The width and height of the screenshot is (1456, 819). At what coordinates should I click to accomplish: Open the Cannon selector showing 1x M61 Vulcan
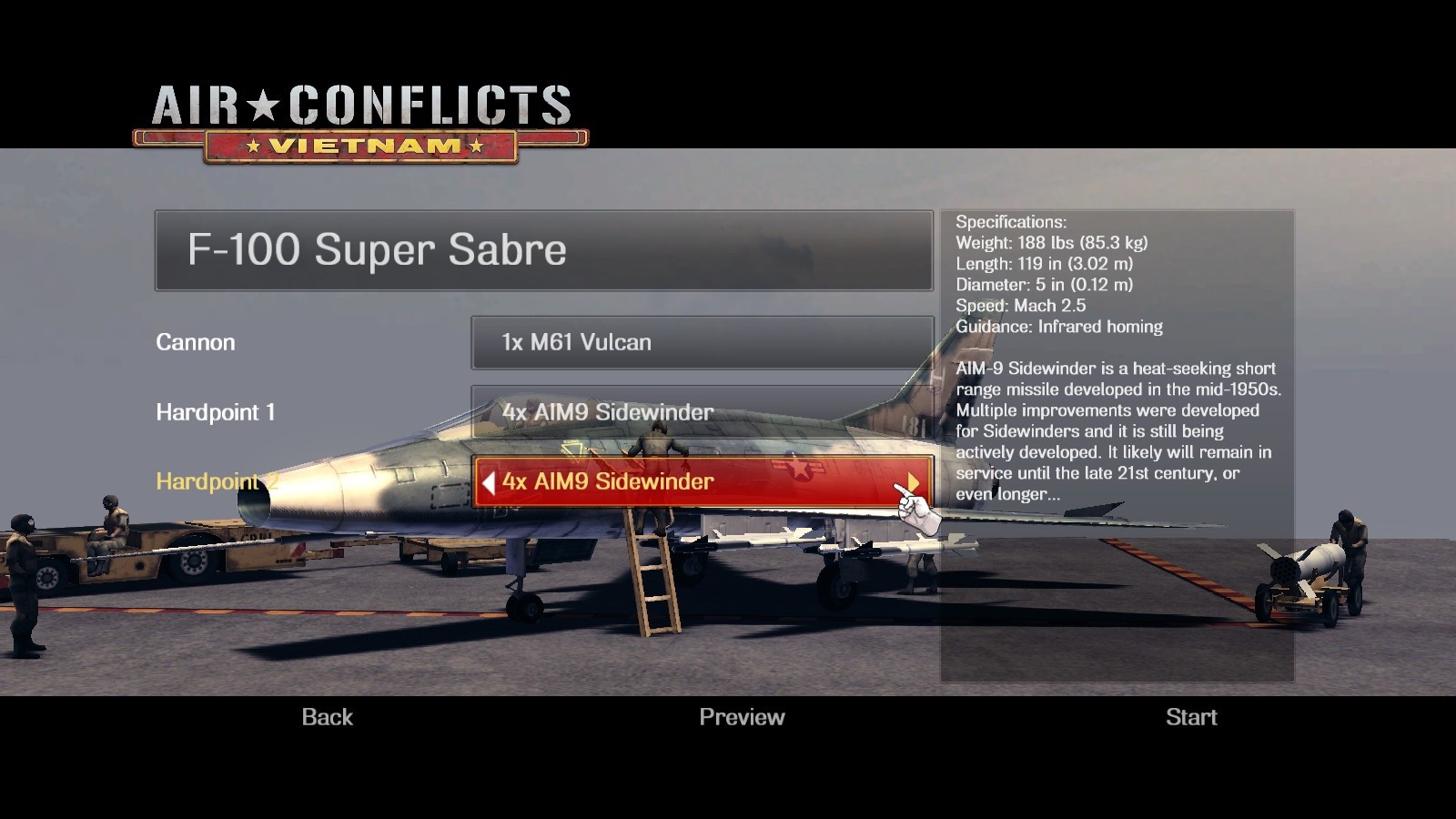(701, 343)
